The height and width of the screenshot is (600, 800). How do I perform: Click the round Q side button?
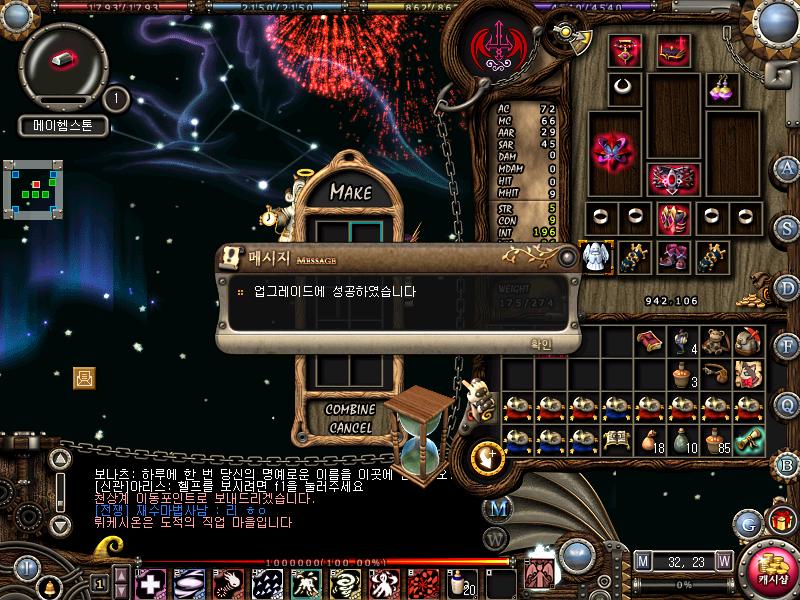[787, 403]
